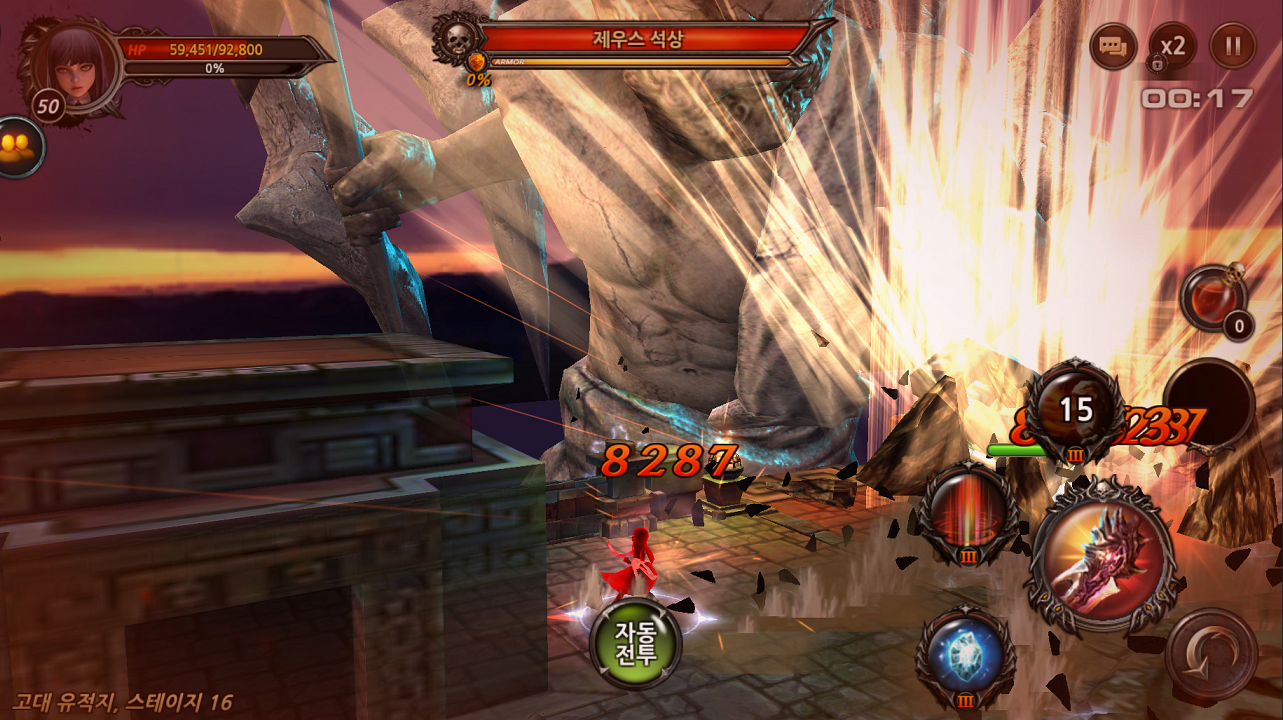1283x720 pixels.
Task: Toggle the 자동전투 auto-battle button
Action: 635,642
